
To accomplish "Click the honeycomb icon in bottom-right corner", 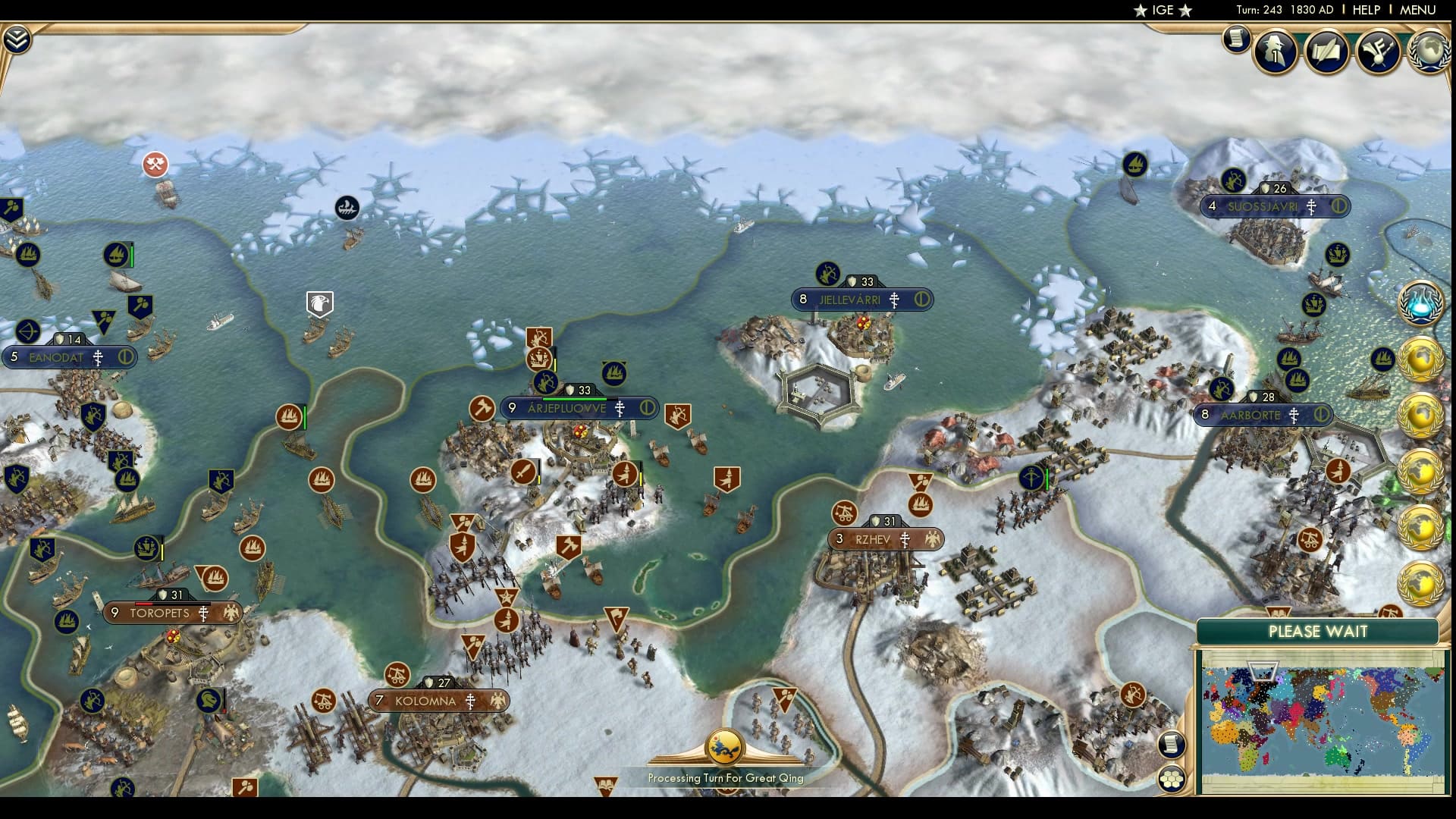I will tap(1172, 777).
